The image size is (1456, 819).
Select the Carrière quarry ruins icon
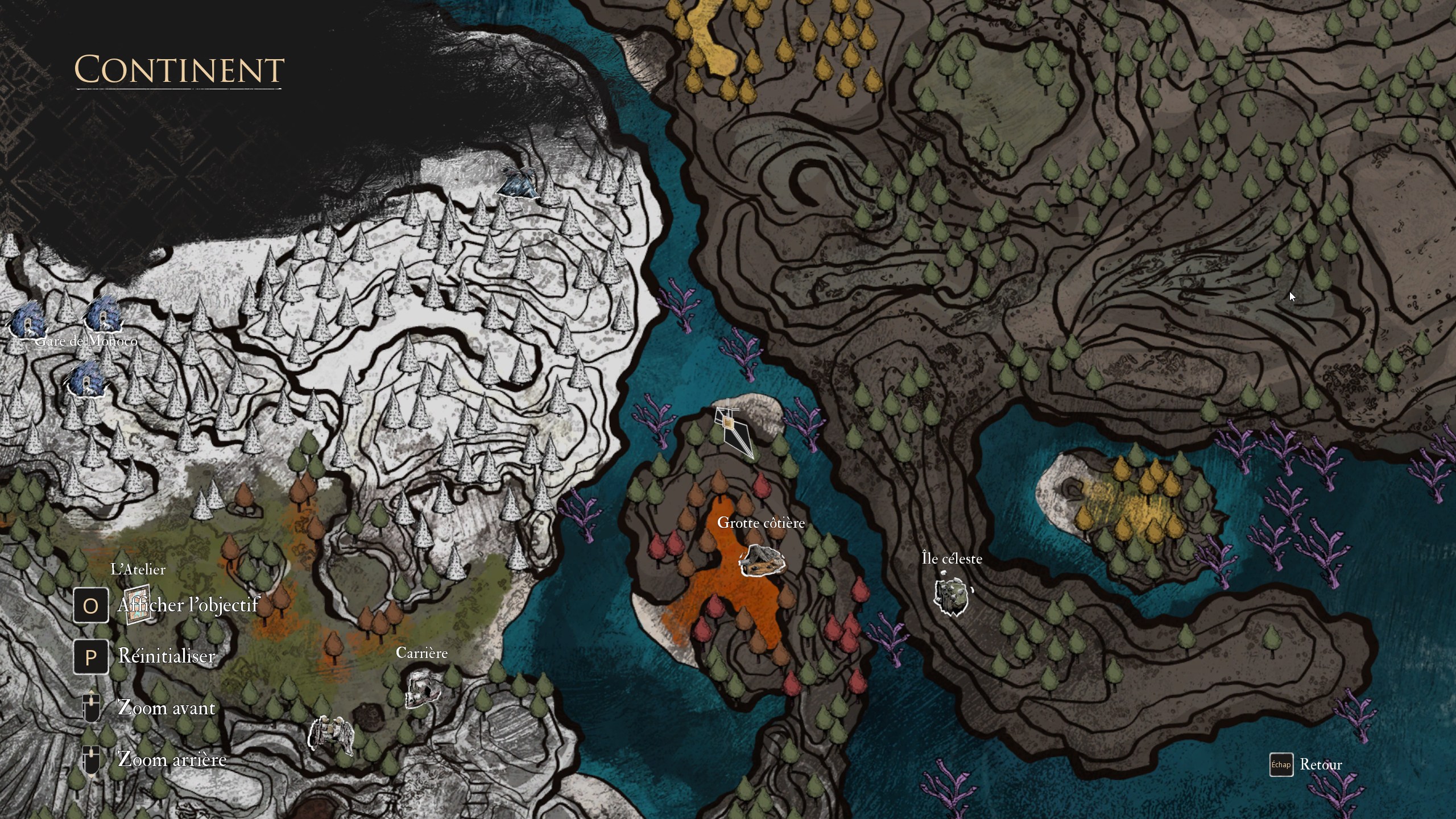[x=421, y=688]
